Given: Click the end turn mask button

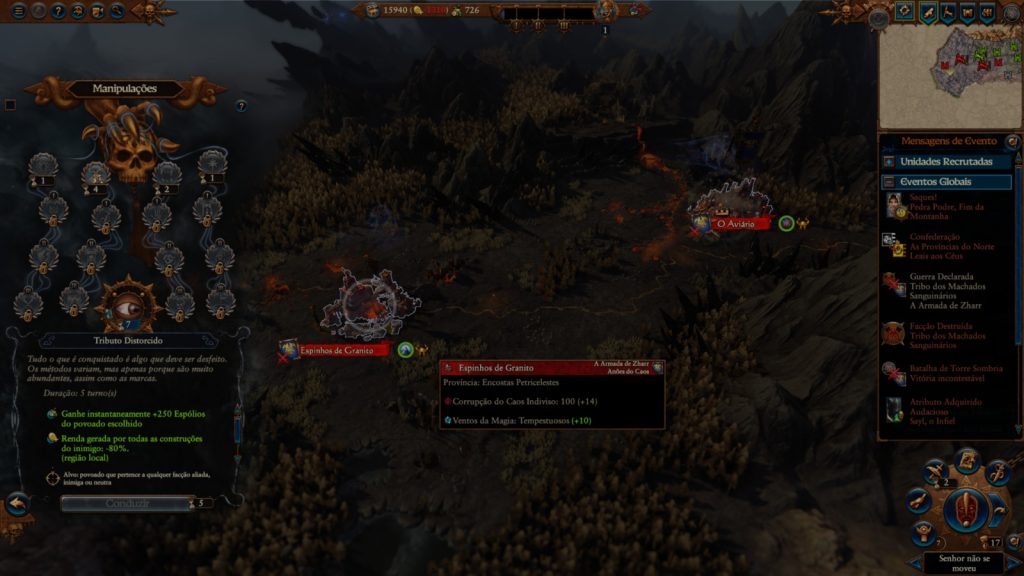Looking at the screenshot, I should click(x=965, y=509).
